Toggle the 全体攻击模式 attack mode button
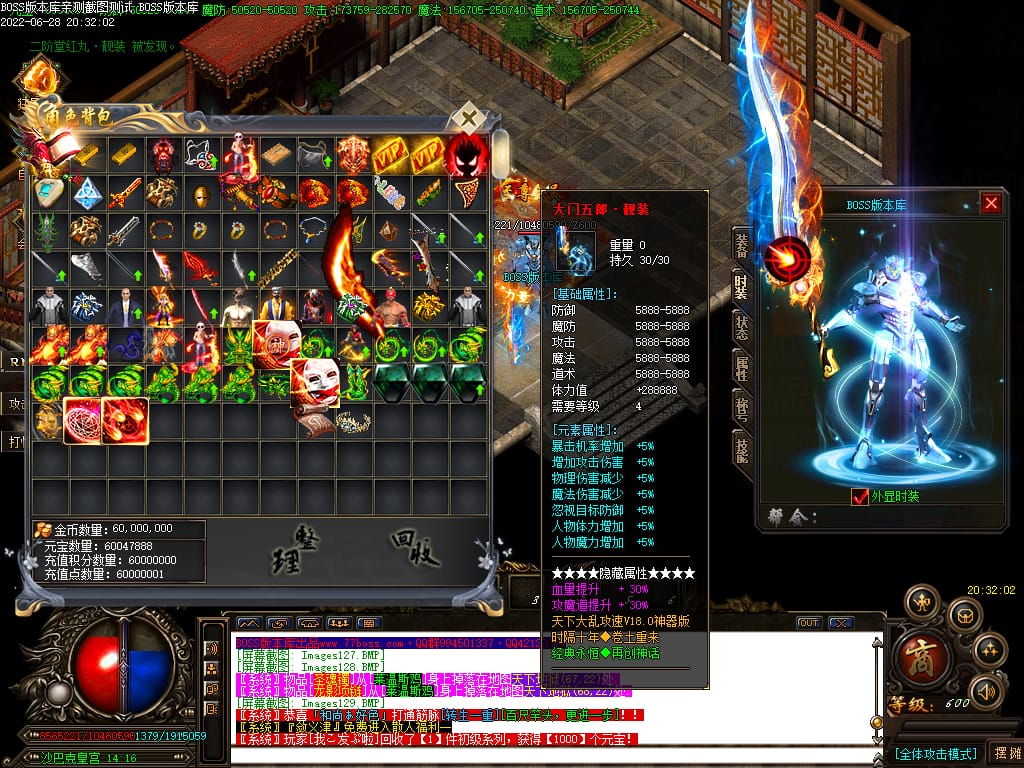The width and height of the screenshot is (1024, 768). [x=934, y=752]
